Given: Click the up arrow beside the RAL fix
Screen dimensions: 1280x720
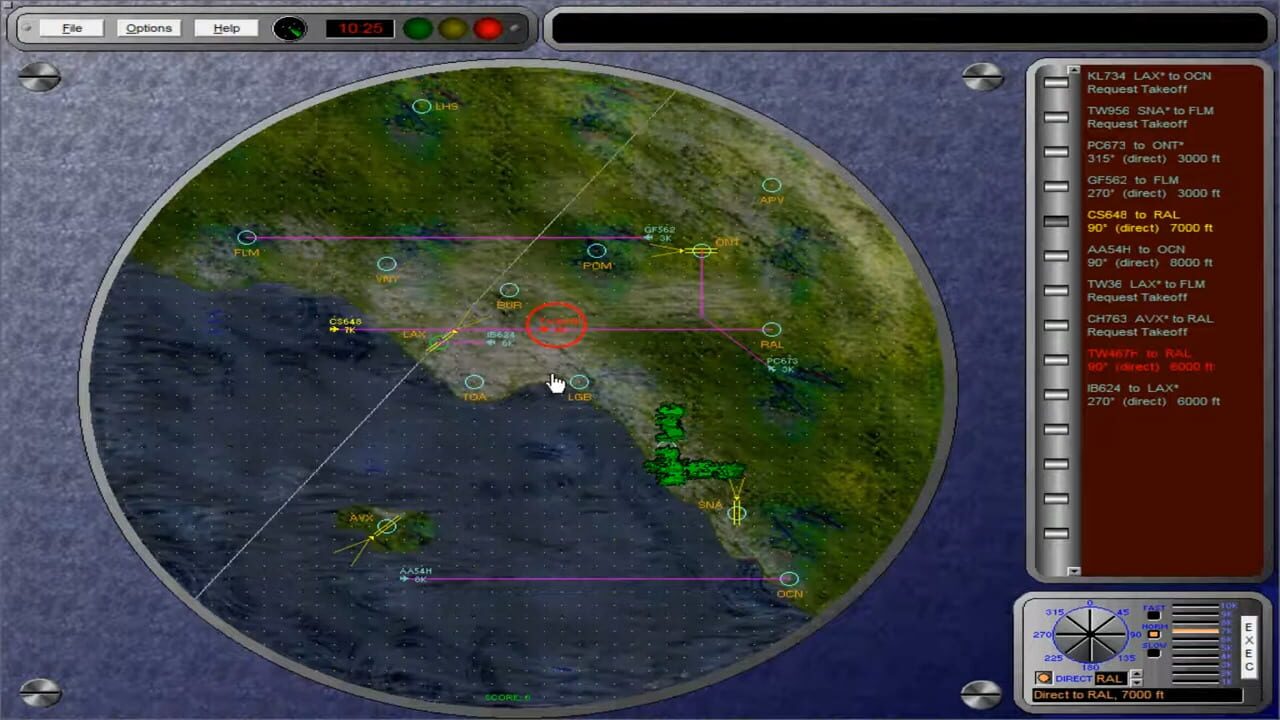Looking at the screenshot, I should pyautogui.click(x=1136, y=673).
